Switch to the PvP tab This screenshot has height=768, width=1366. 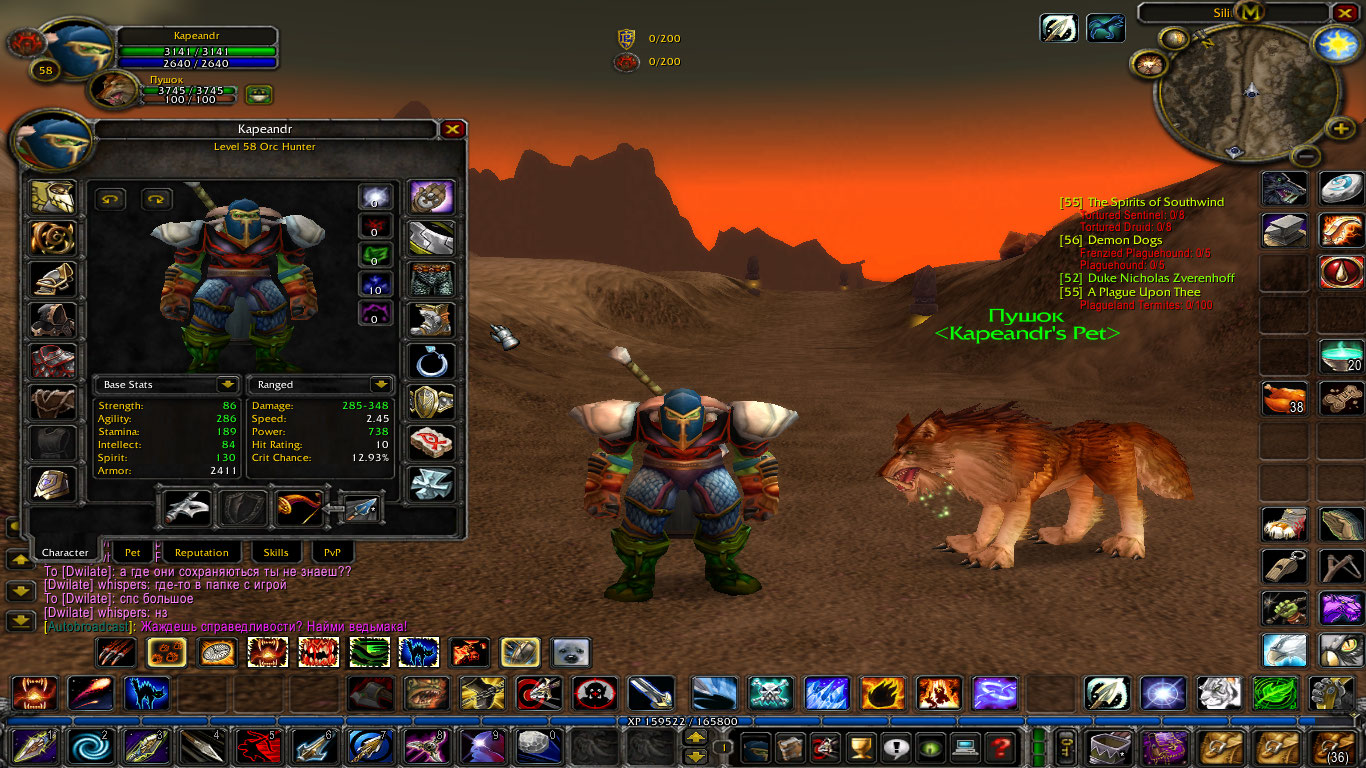[x=332, y=552]
